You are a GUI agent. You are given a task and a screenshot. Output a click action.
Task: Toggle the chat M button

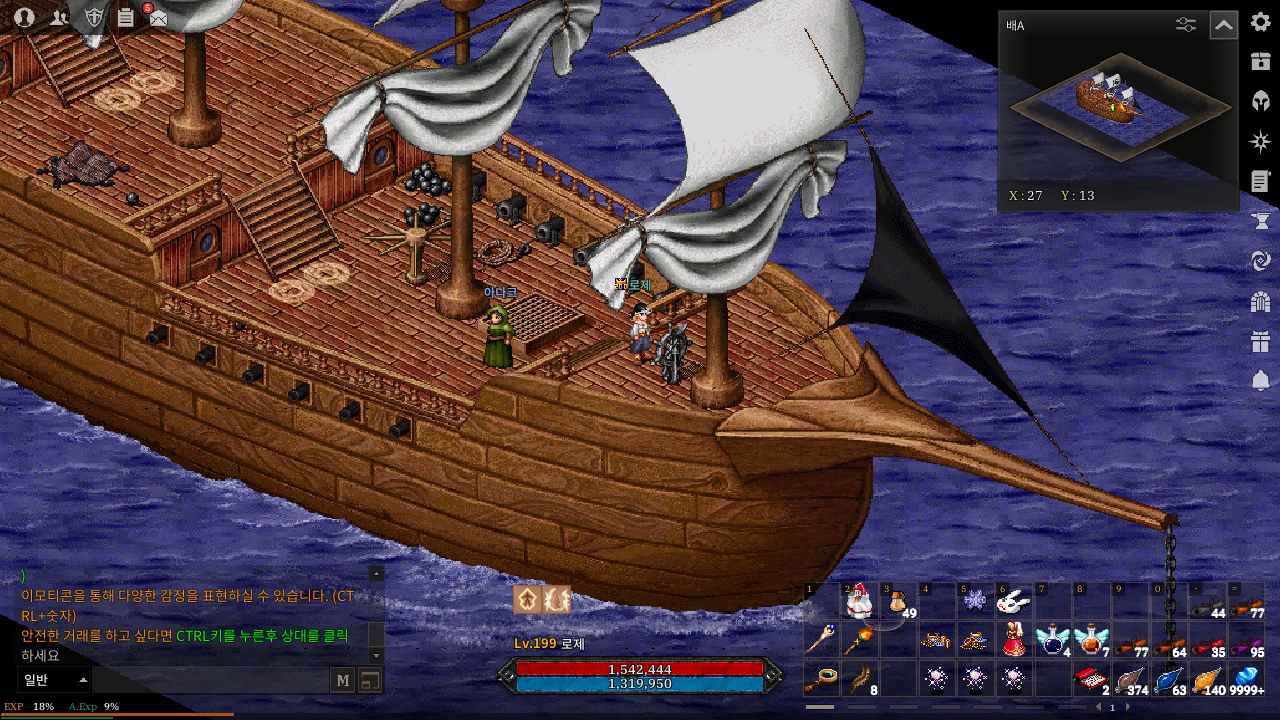click(343, 681)
